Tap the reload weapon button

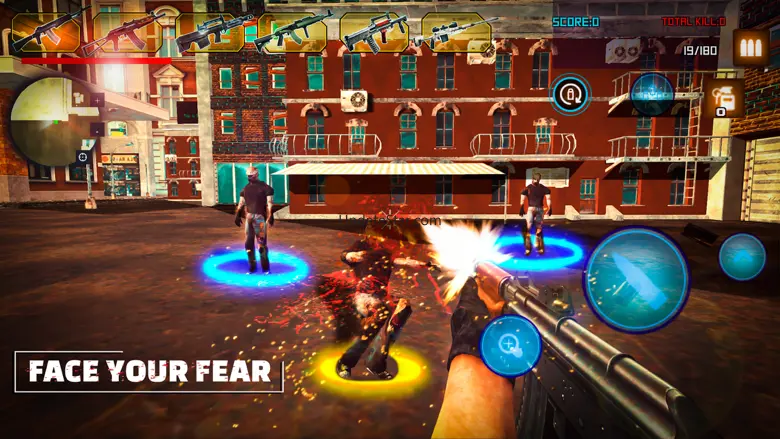[x=571, y=95]
